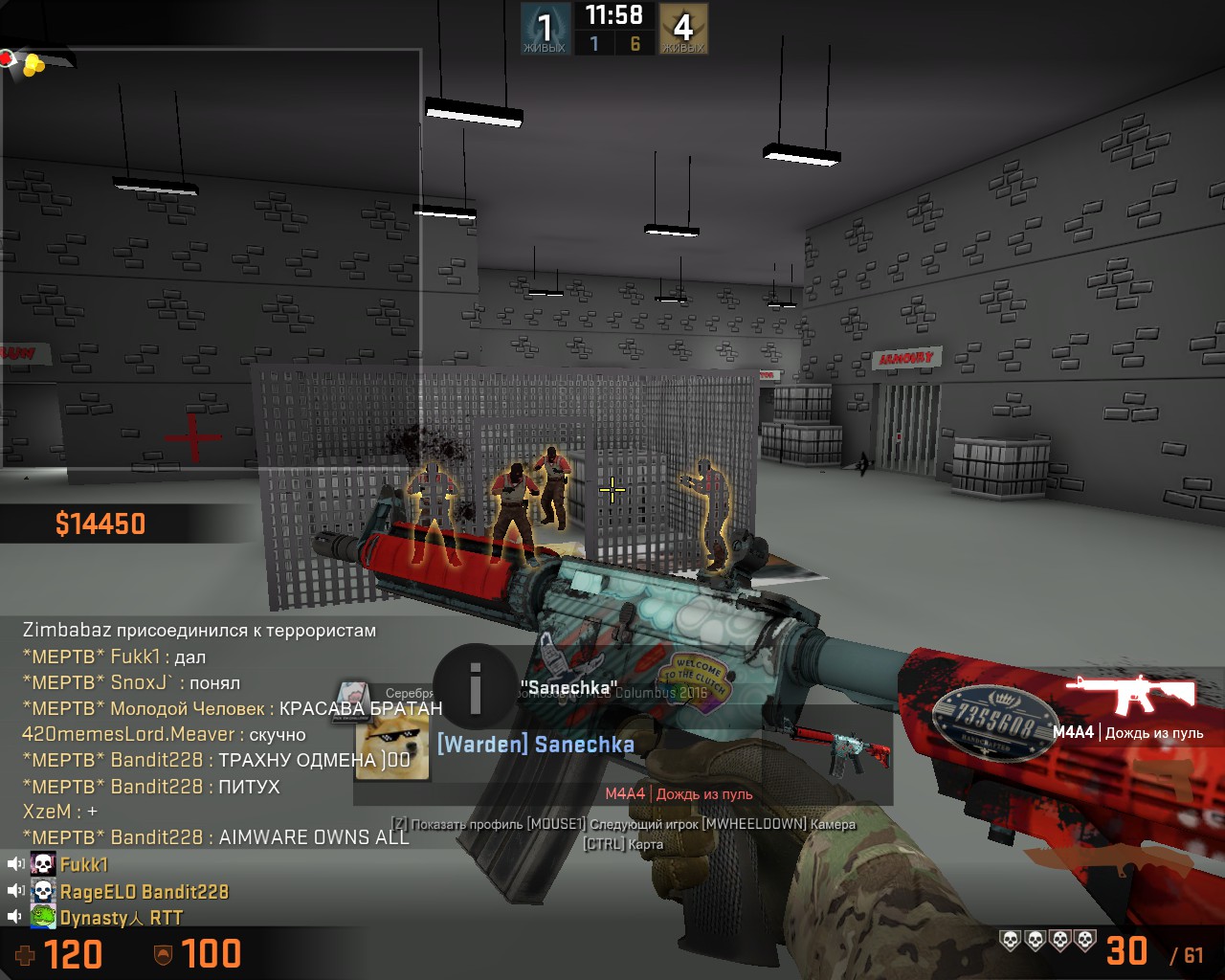This screenshot has width=1225, height=980.
Task: Select Fukk1 in the voice list
Action: click(84, 864)
